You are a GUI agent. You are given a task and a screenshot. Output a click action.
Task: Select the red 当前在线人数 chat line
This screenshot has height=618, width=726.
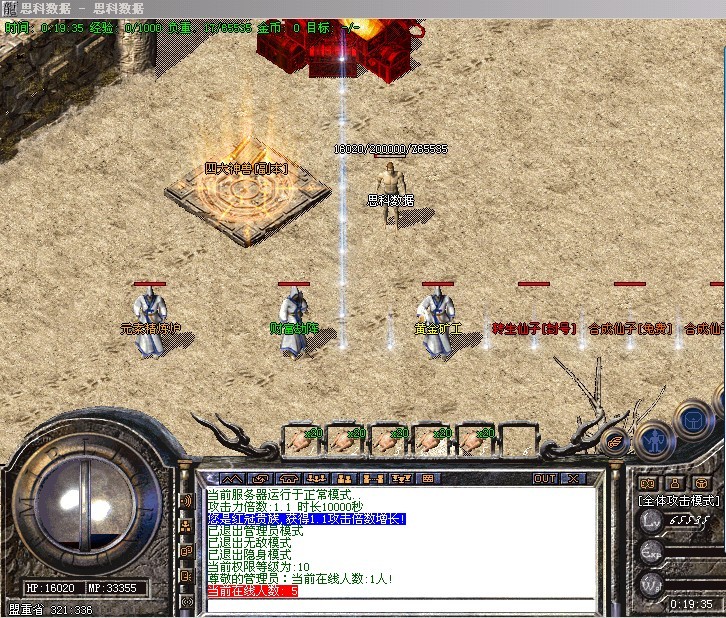[252, 591]
